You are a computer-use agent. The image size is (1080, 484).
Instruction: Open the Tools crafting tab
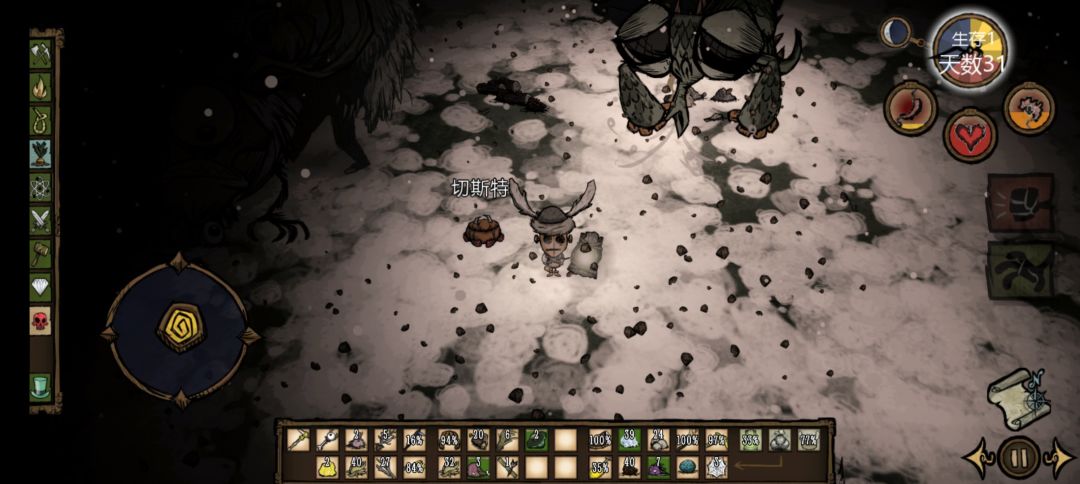click(40, 52)
